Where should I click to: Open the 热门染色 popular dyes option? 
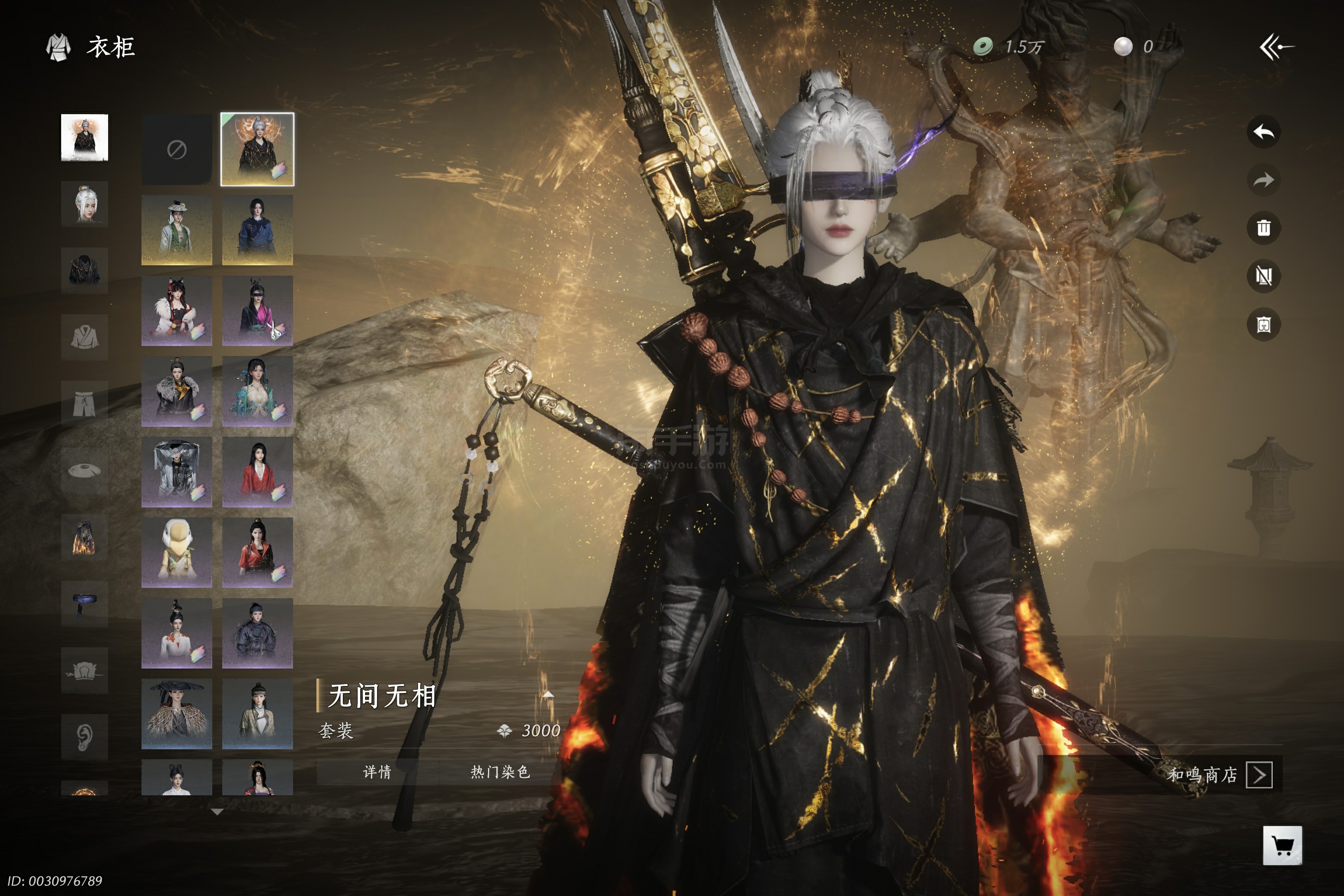[x=500, y=772]
